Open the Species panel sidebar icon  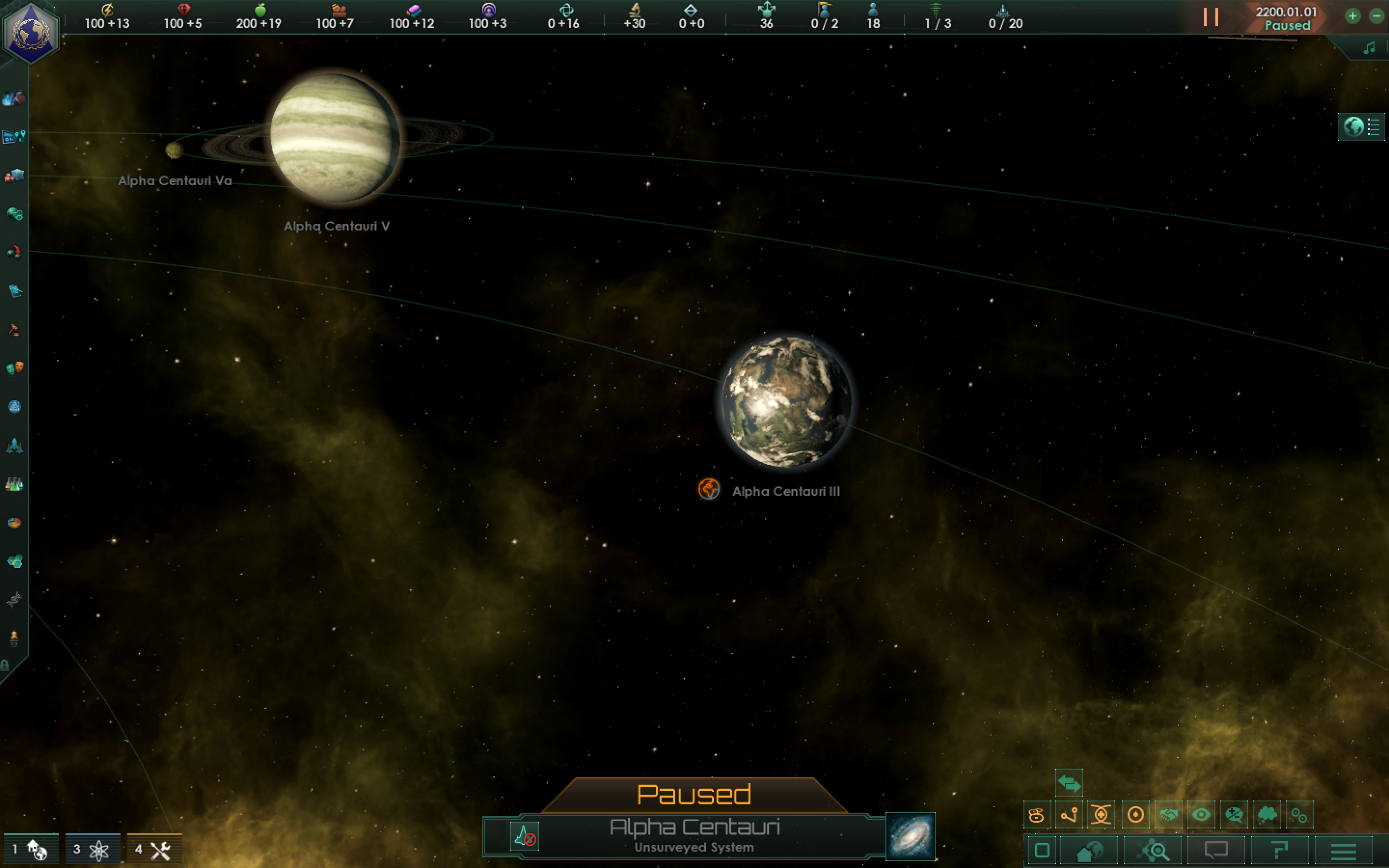pyautogui.click(x=14, y=600)
